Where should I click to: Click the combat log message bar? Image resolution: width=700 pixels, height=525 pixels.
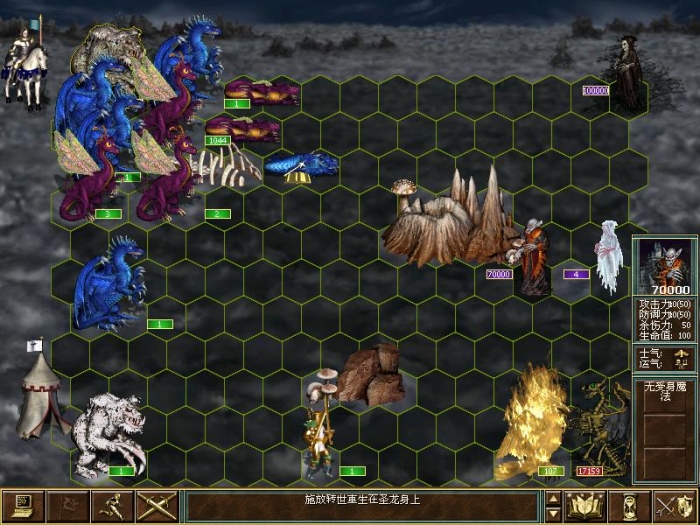coord(363,506)
